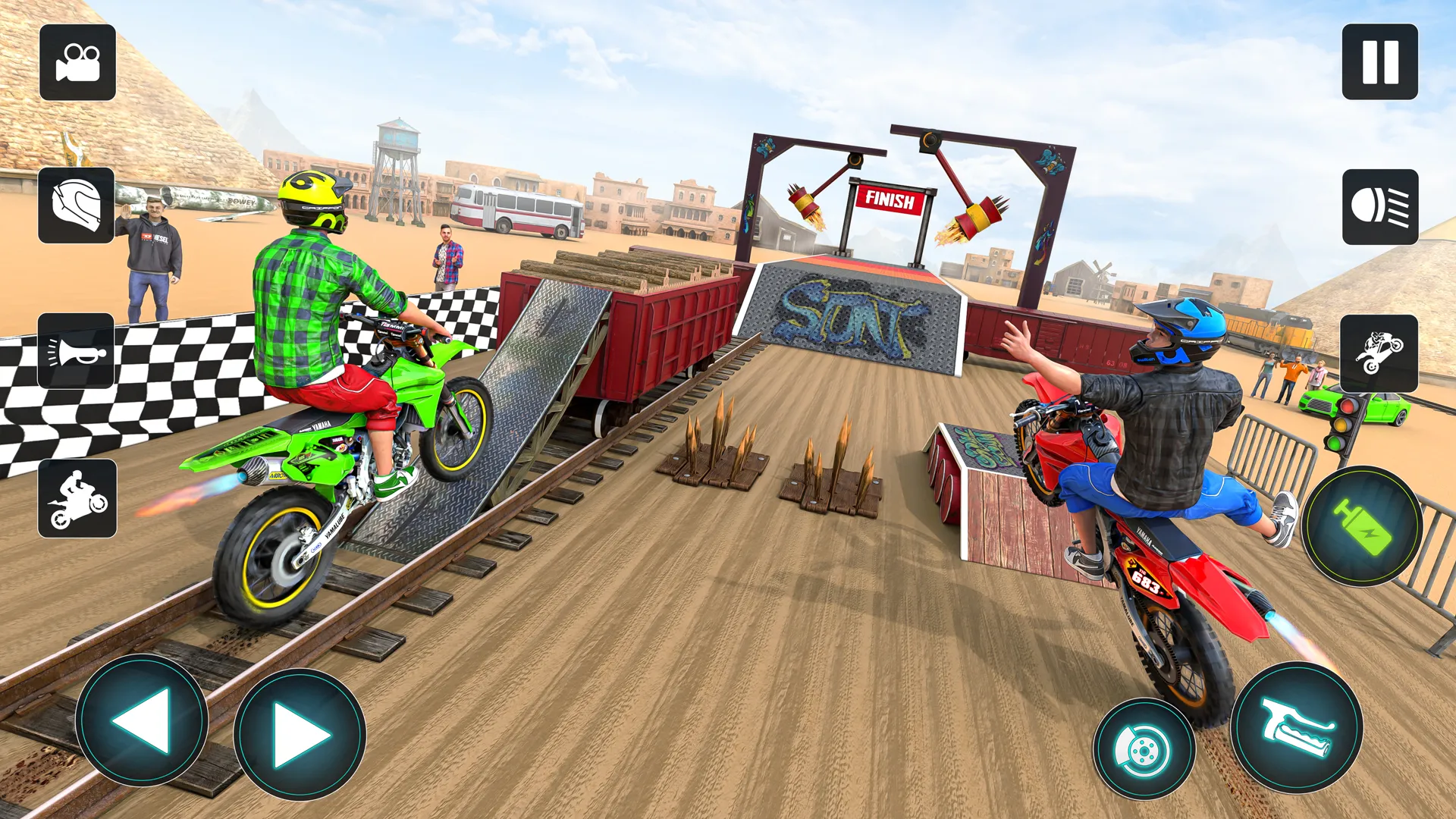Tap the pause bars at top right
The height and width of the screenshot is (819, 1456).
coord(1379,62)
